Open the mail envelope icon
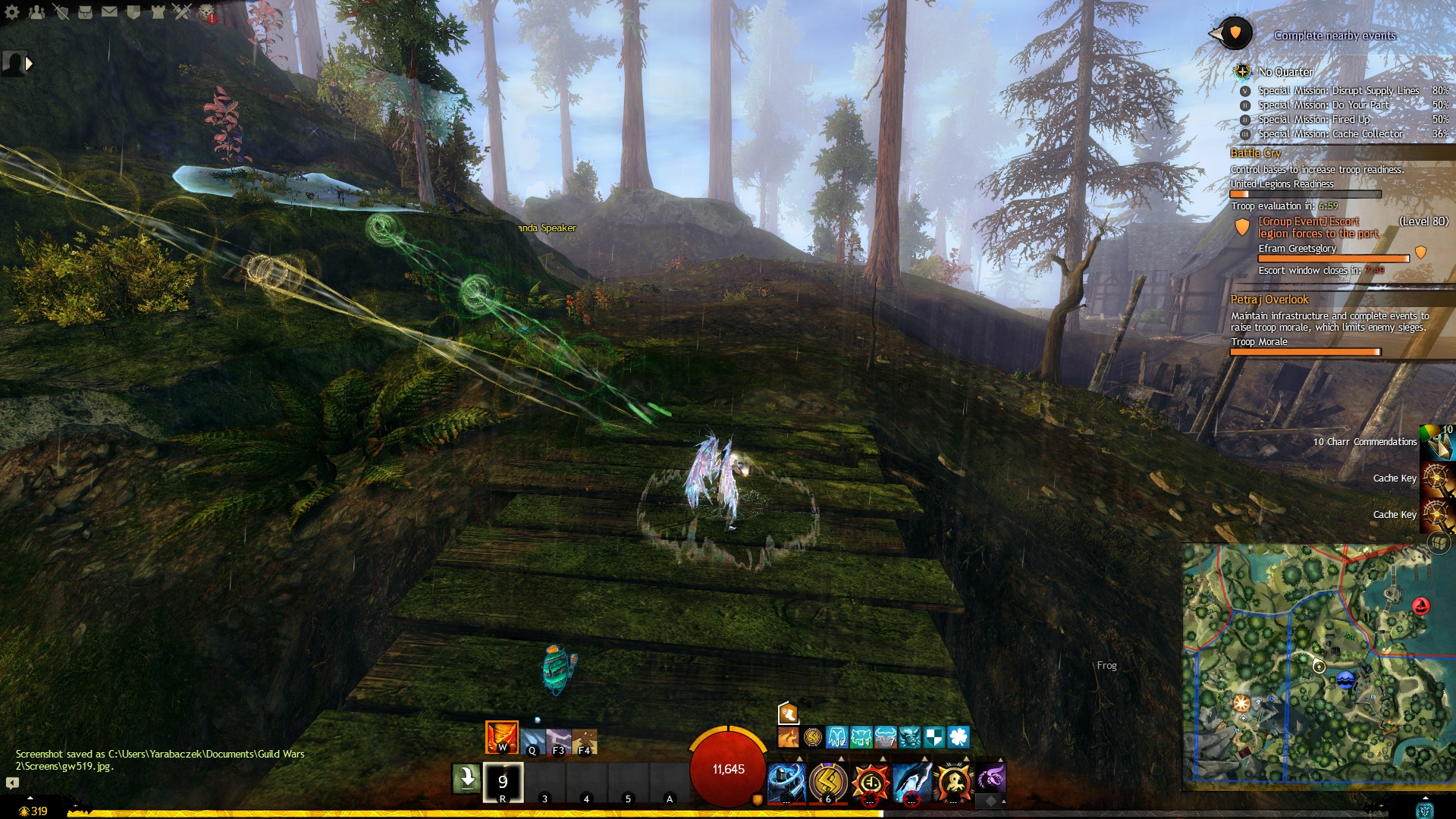1456x819 pixels. [x=109, y=11]
